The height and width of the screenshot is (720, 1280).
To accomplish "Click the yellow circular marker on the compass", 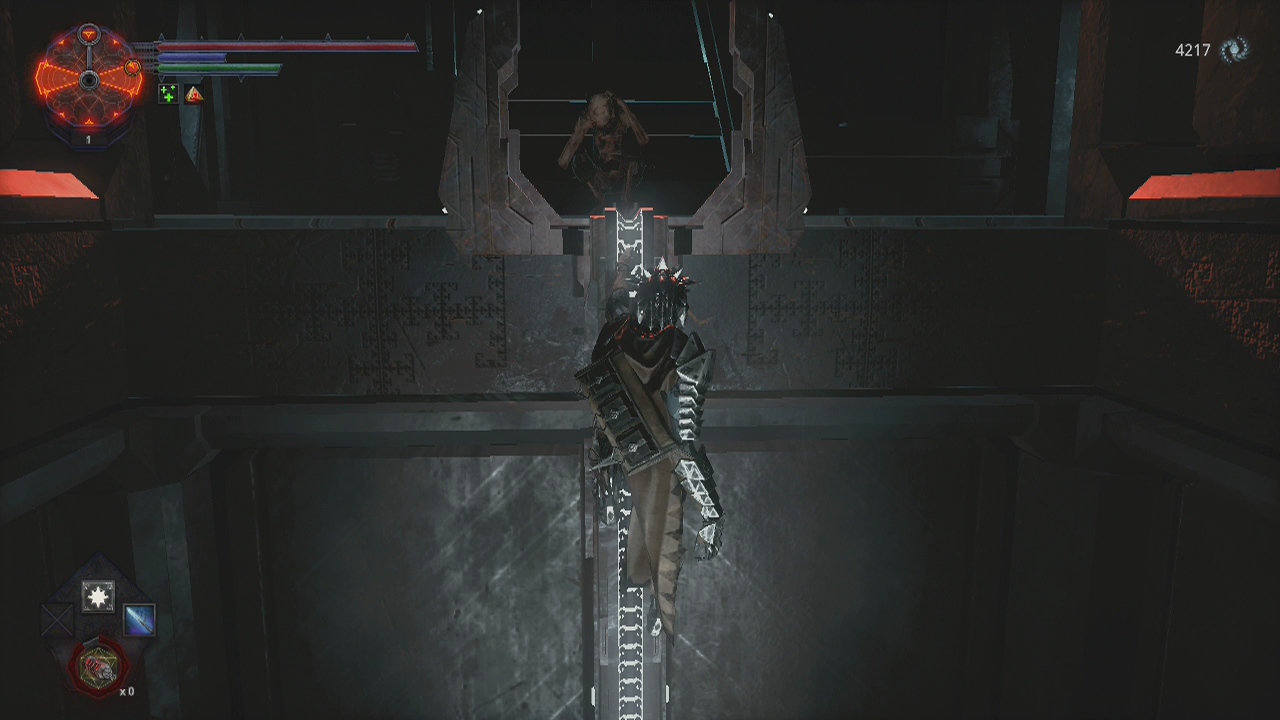I will 132,67.
